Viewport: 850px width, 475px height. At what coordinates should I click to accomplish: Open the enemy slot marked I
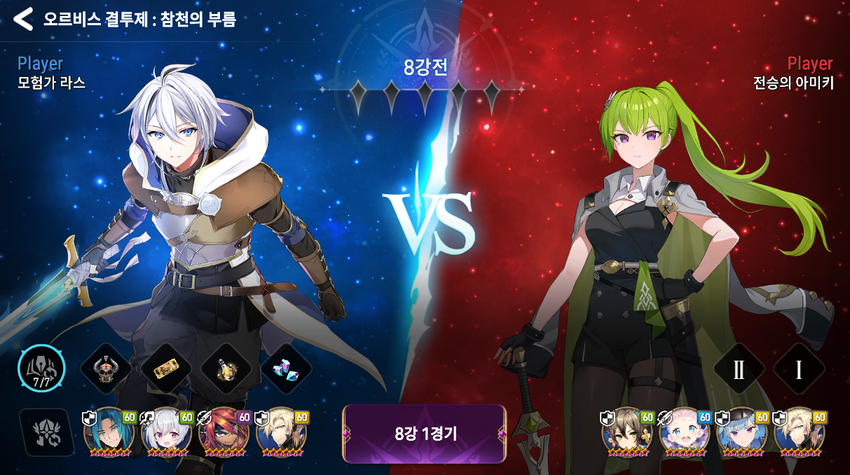click(x=799, y=369)
